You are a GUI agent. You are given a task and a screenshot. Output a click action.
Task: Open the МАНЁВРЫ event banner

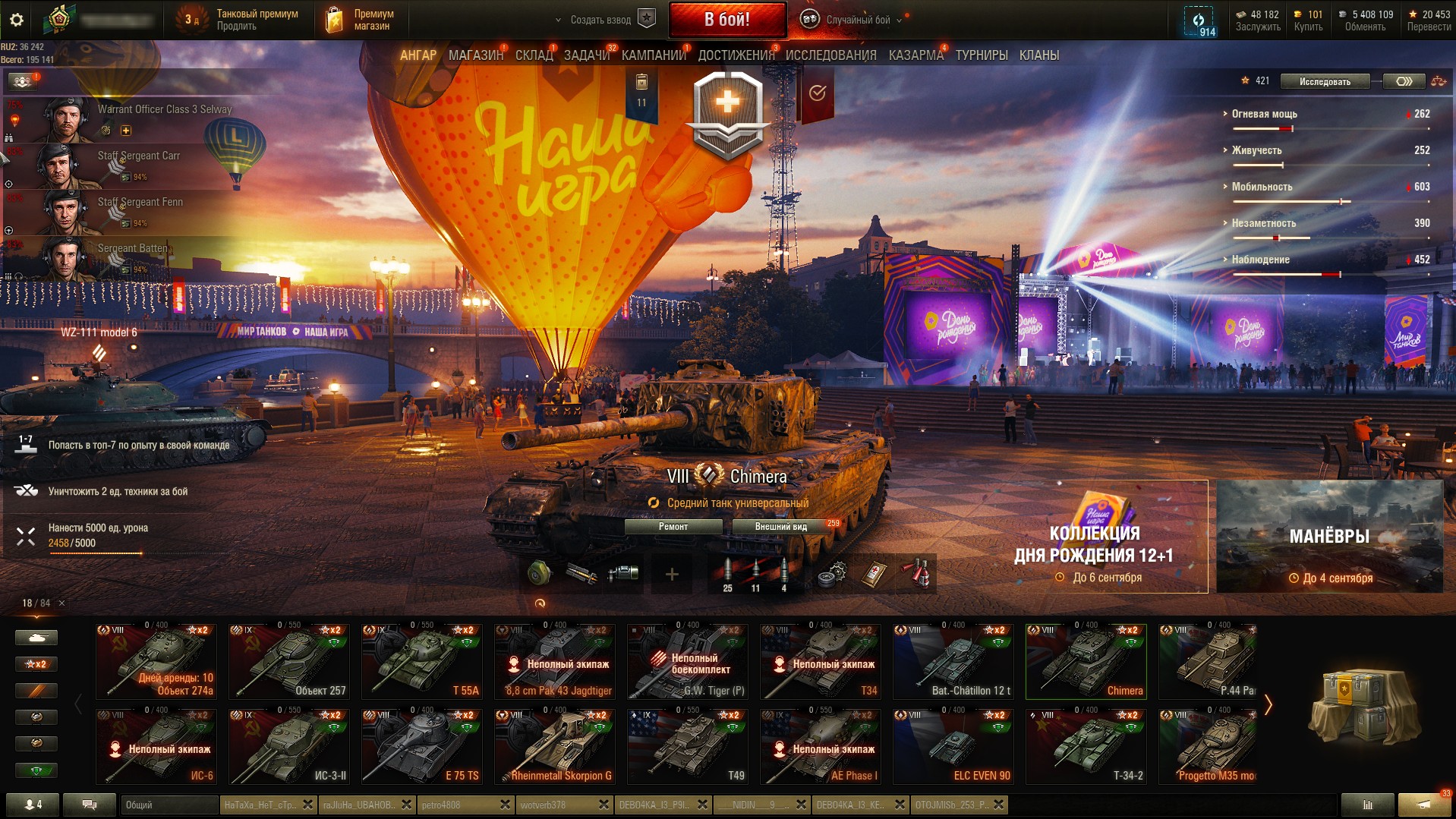pos(1329,537)
